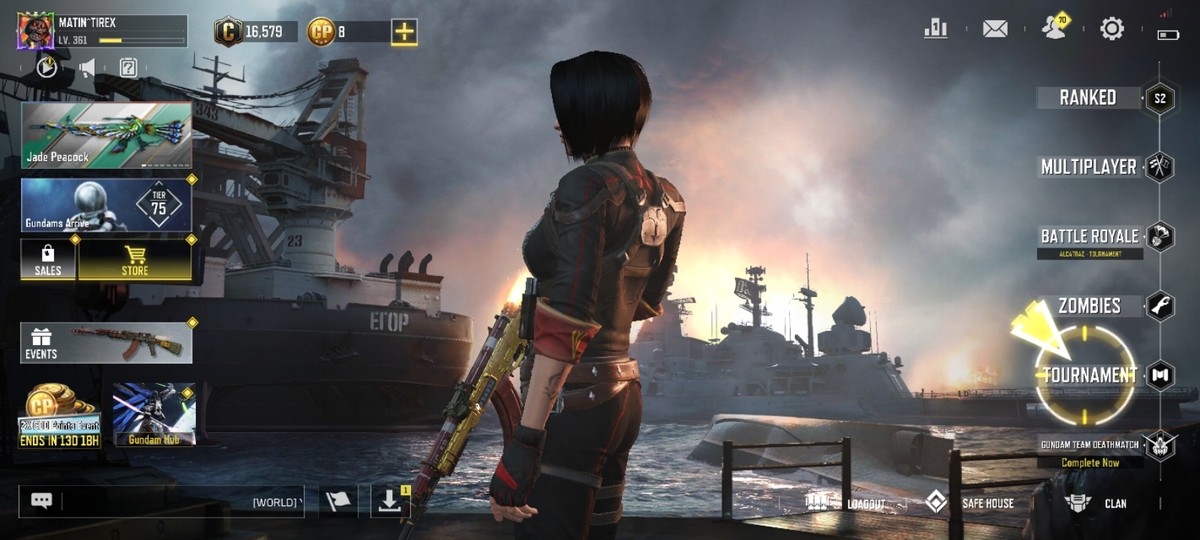Open the mail envelope inbox

pos(995,29)
